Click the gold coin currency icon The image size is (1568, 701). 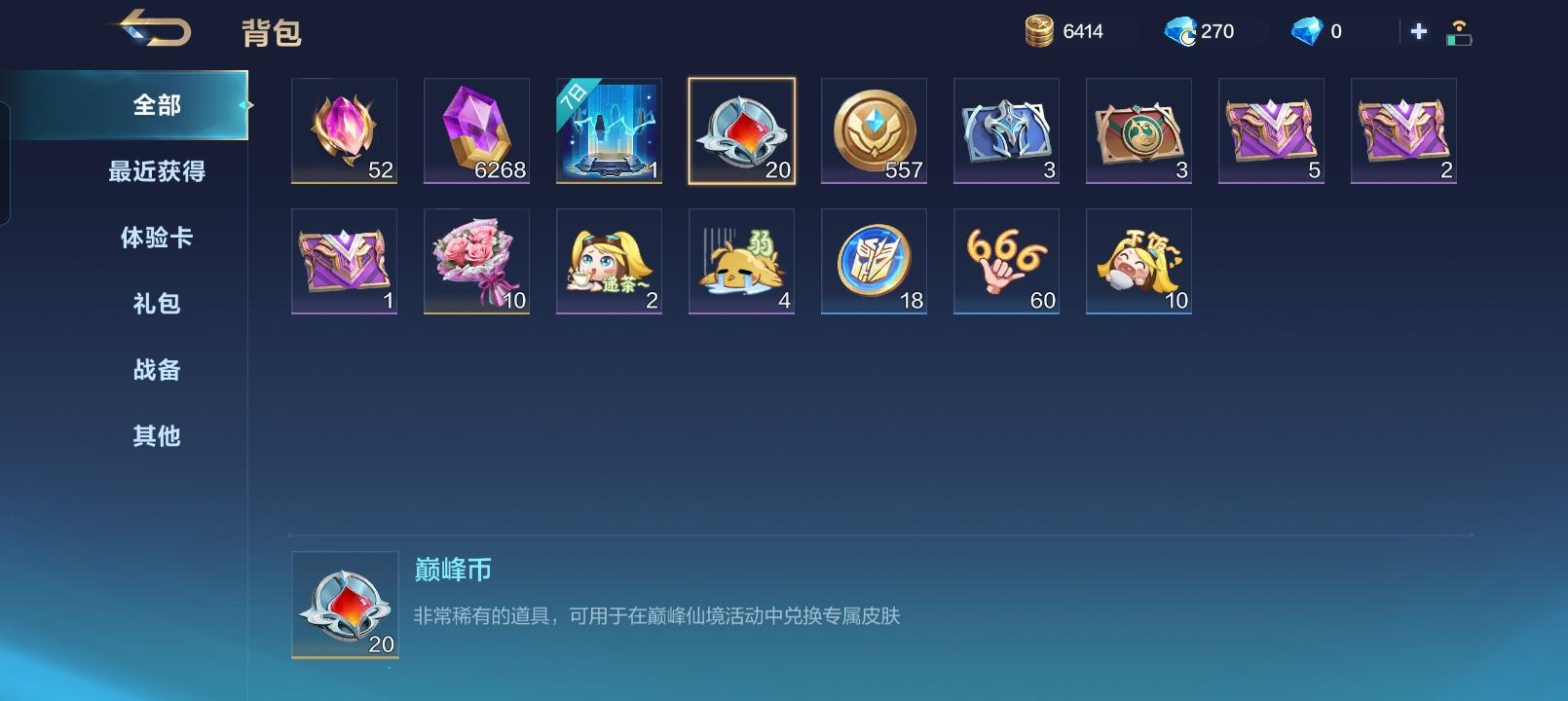[x=1037, y=30]
